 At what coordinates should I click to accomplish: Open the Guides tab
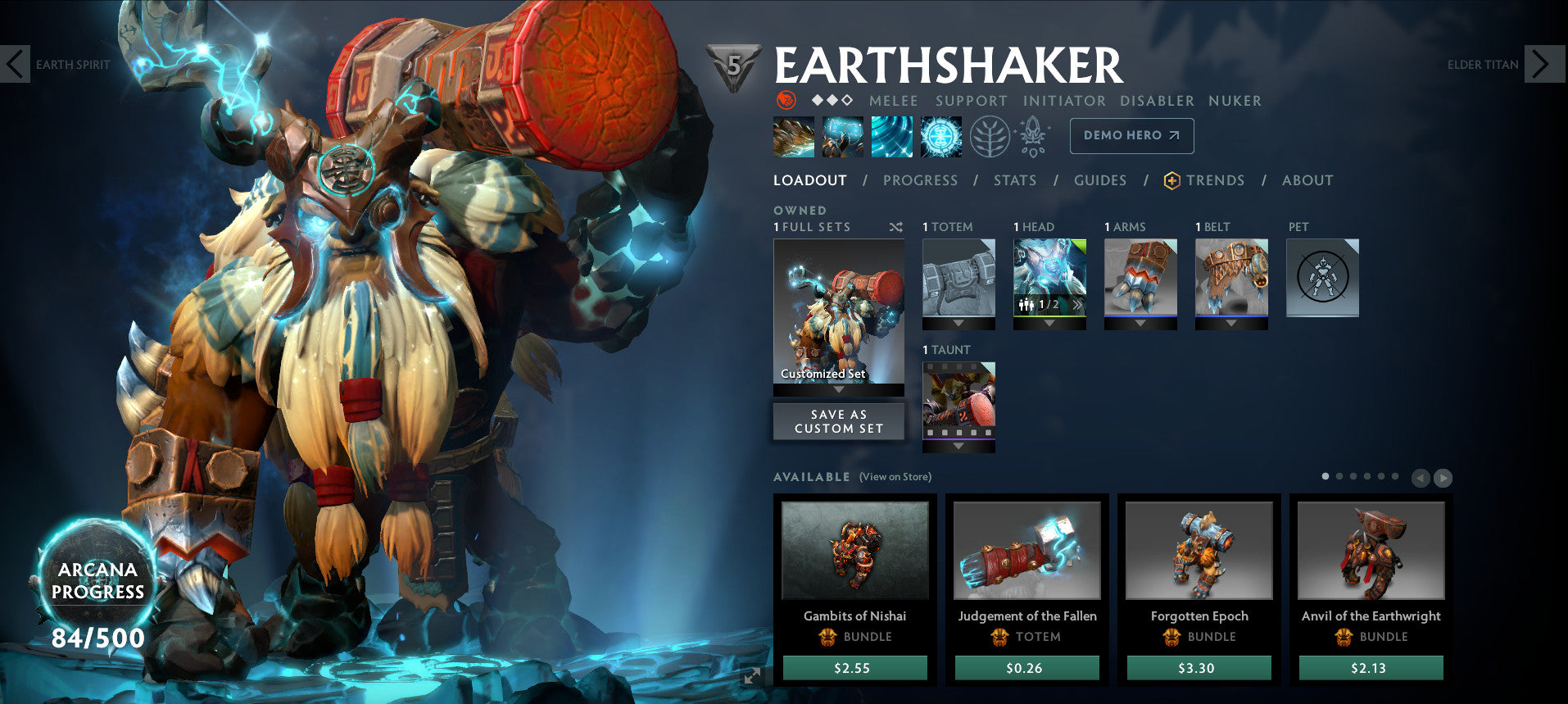[1099, 180]
